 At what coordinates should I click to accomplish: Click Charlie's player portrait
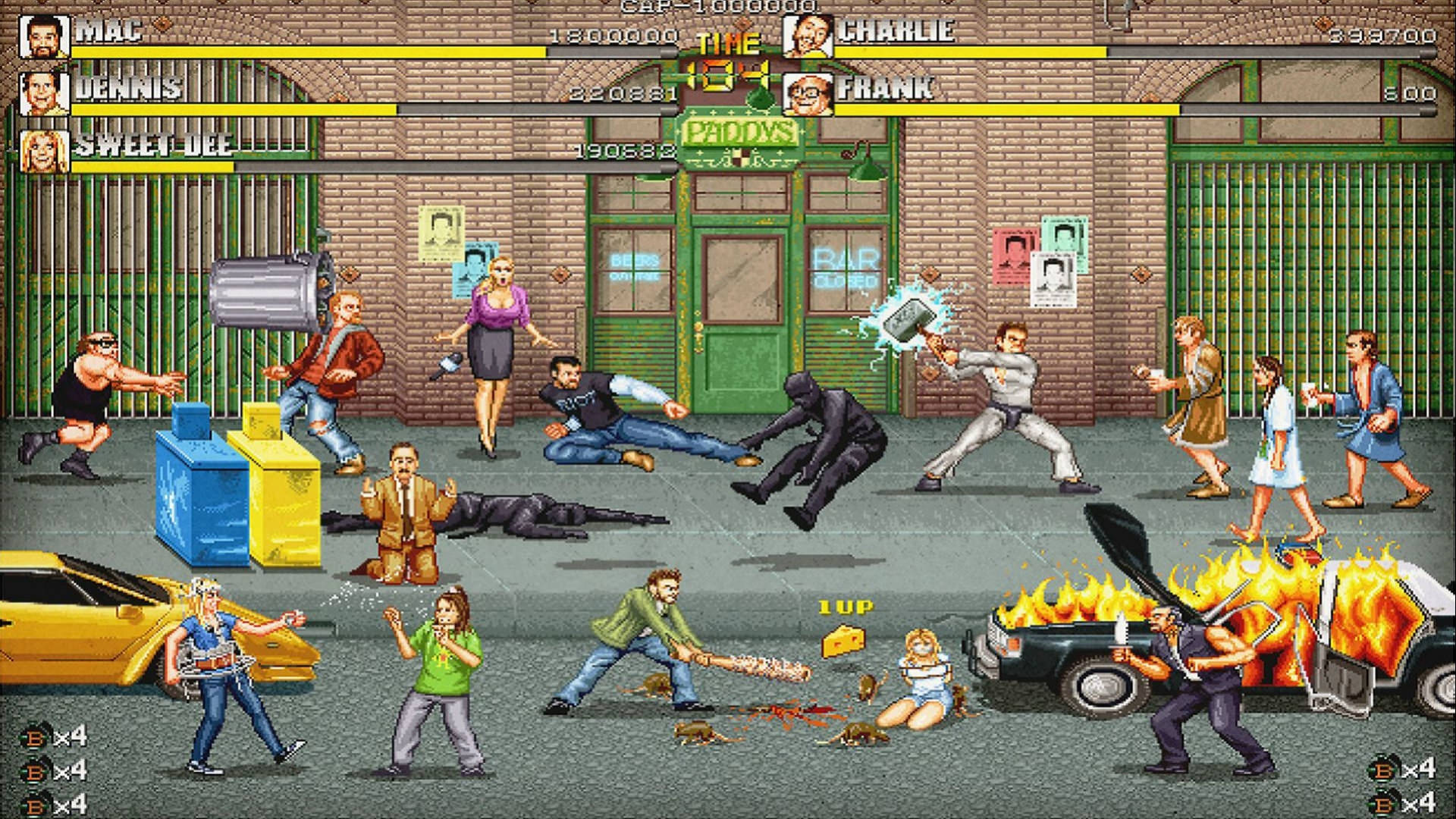(x=808, y=36)
